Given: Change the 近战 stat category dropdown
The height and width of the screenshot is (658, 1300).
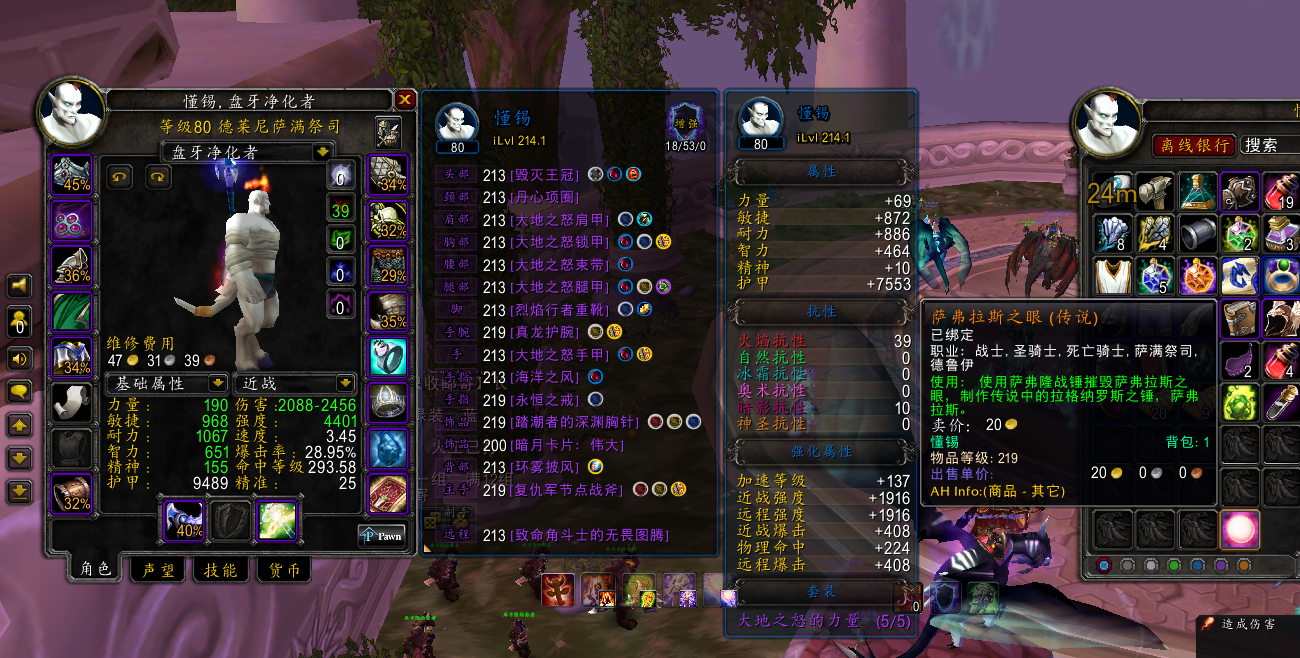Looking at the screenshot, I should [345, 383].
